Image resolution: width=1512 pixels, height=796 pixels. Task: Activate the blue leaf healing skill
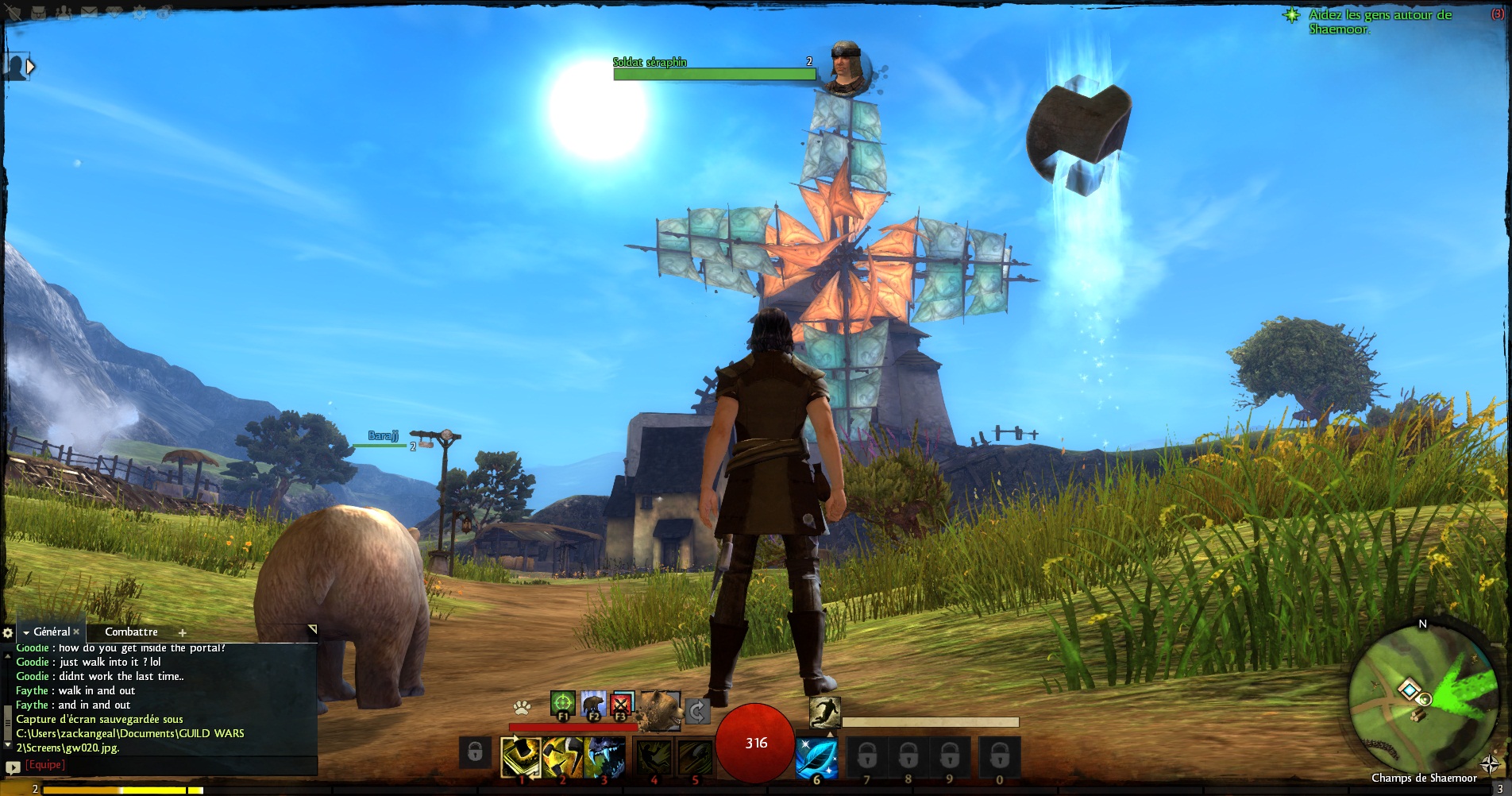(816, 757)
